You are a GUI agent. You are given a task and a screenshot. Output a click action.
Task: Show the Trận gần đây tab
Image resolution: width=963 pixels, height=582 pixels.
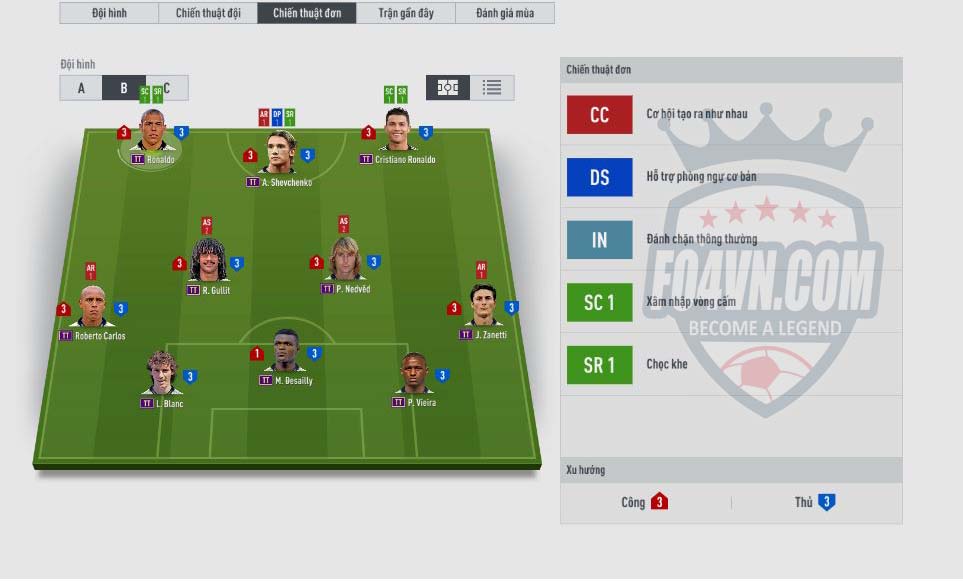click(405, 13)
